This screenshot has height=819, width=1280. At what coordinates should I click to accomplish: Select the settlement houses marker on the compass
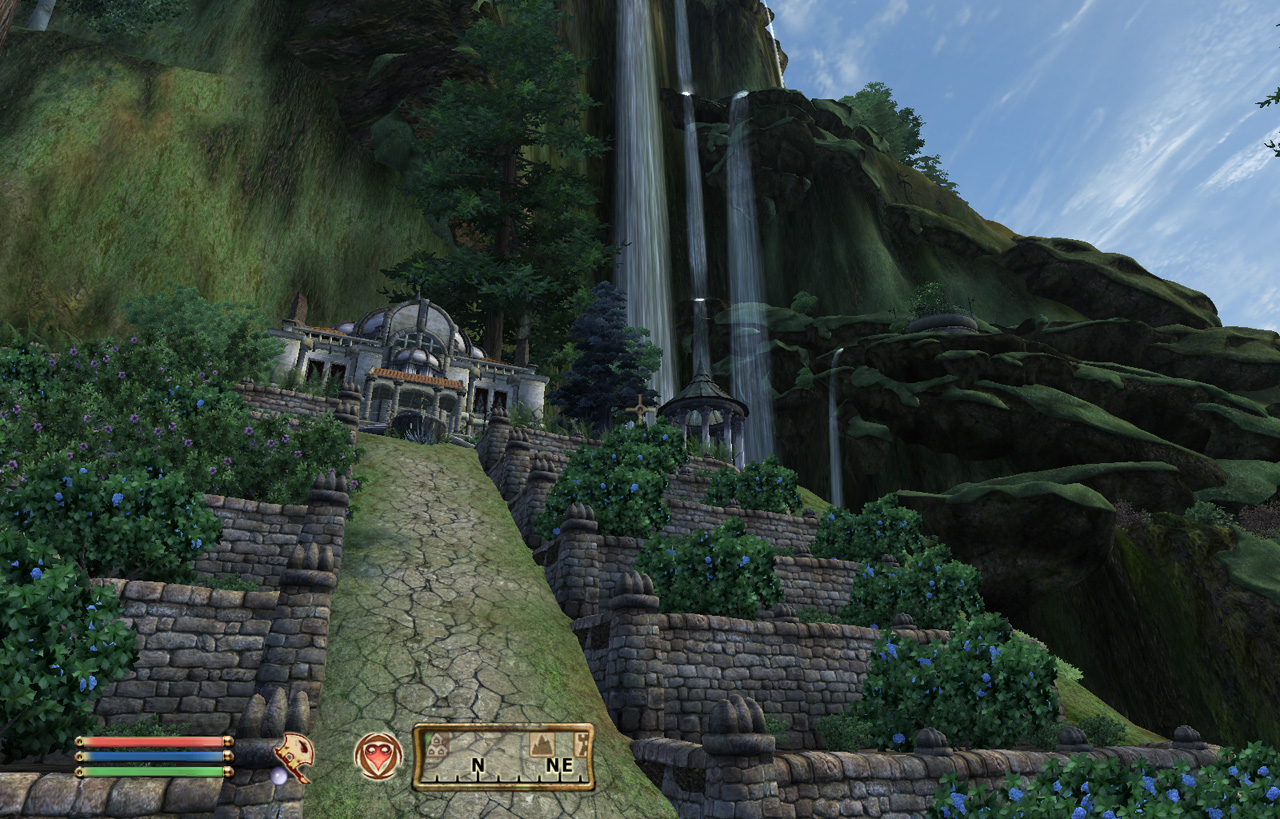point(435,744)
